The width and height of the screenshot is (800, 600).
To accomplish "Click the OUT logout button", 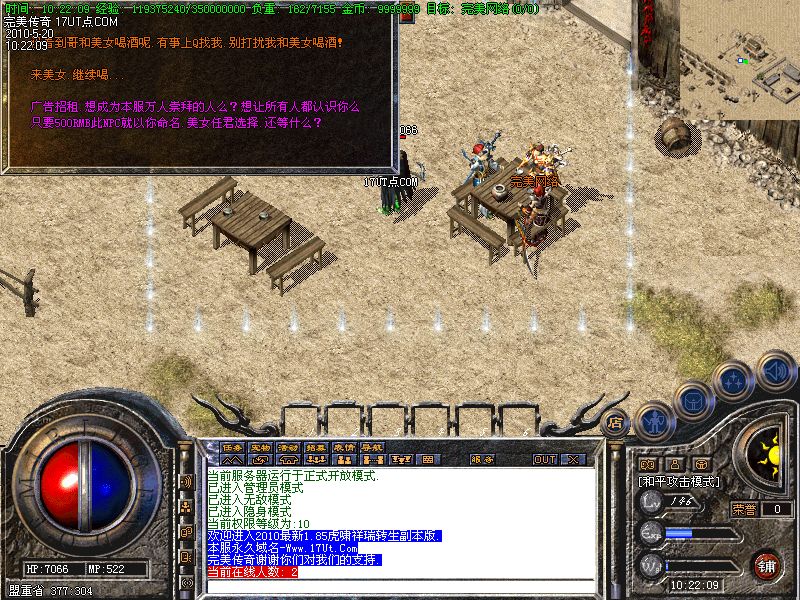I will [544, 459].
